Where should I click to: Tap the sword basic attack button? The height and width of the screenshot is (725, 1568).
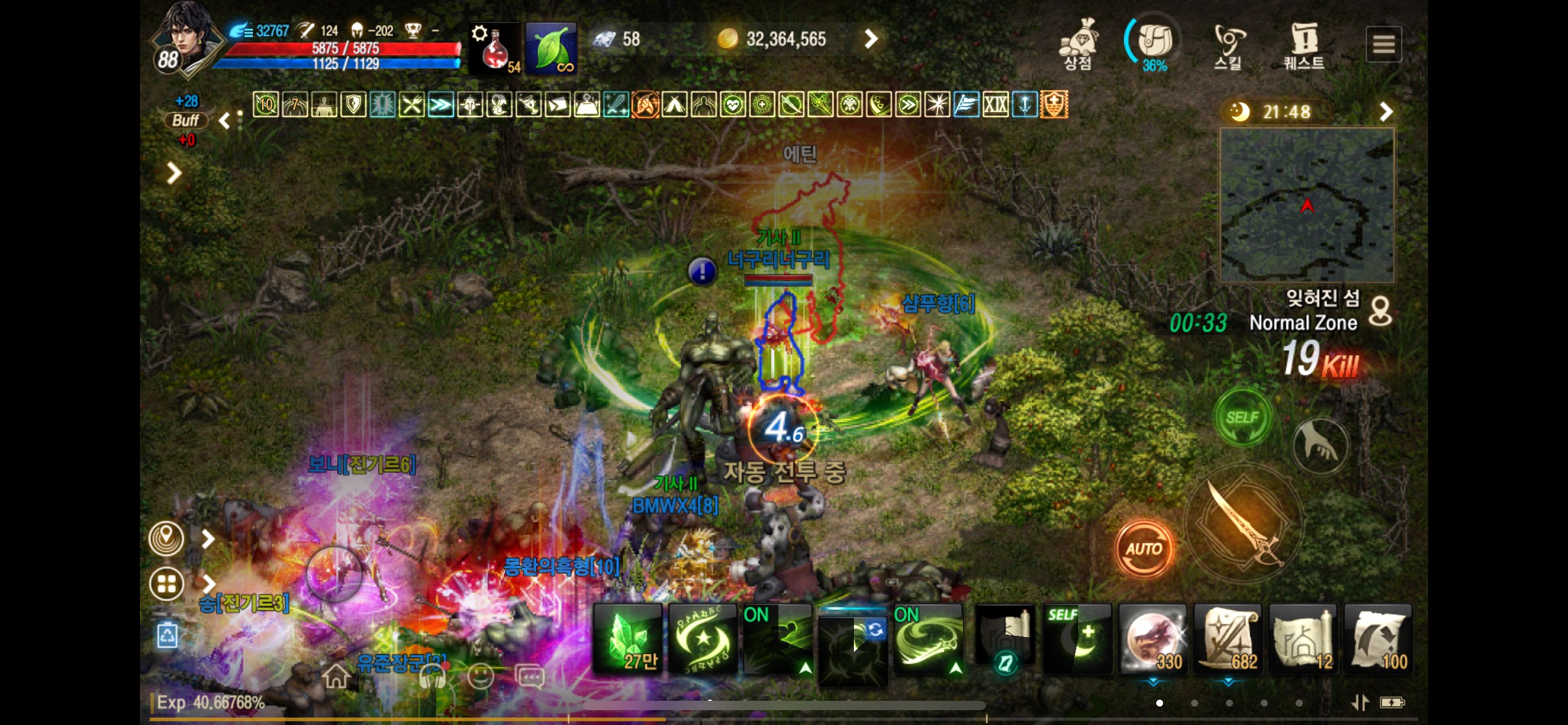[x=1245, y=524]
